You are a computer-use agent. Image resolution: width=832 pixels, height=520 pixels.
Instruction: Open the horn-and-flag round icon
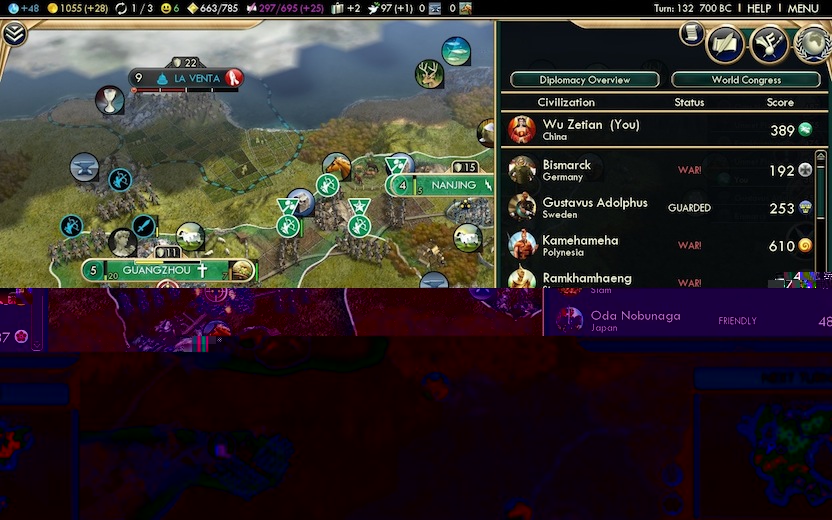(769, 44)
